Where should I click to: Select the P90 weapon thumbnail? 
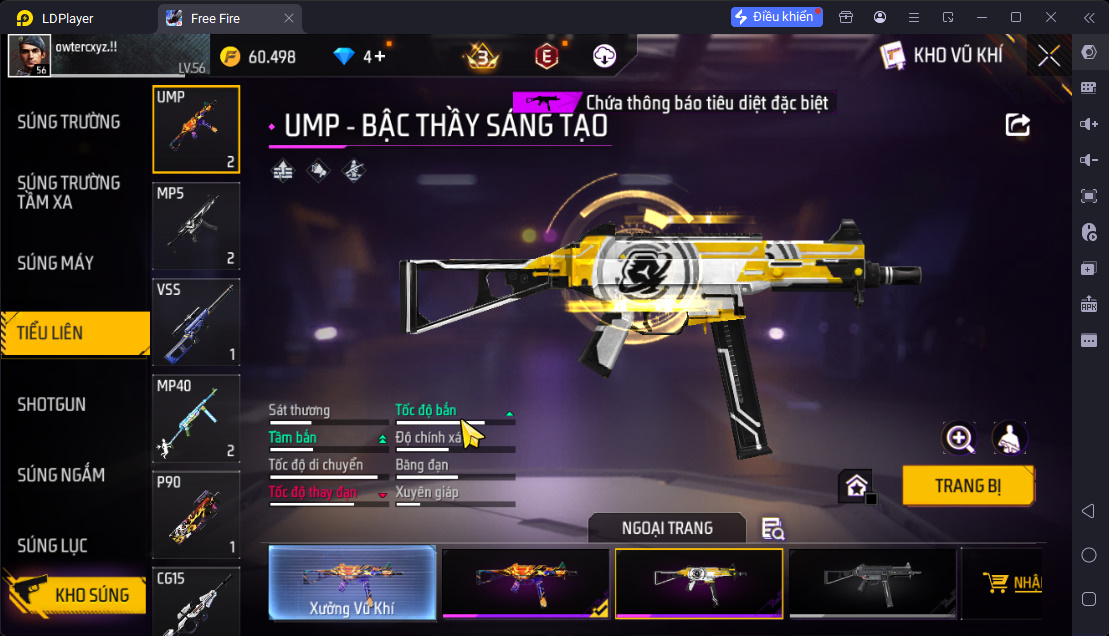click(x=196, y=514)
